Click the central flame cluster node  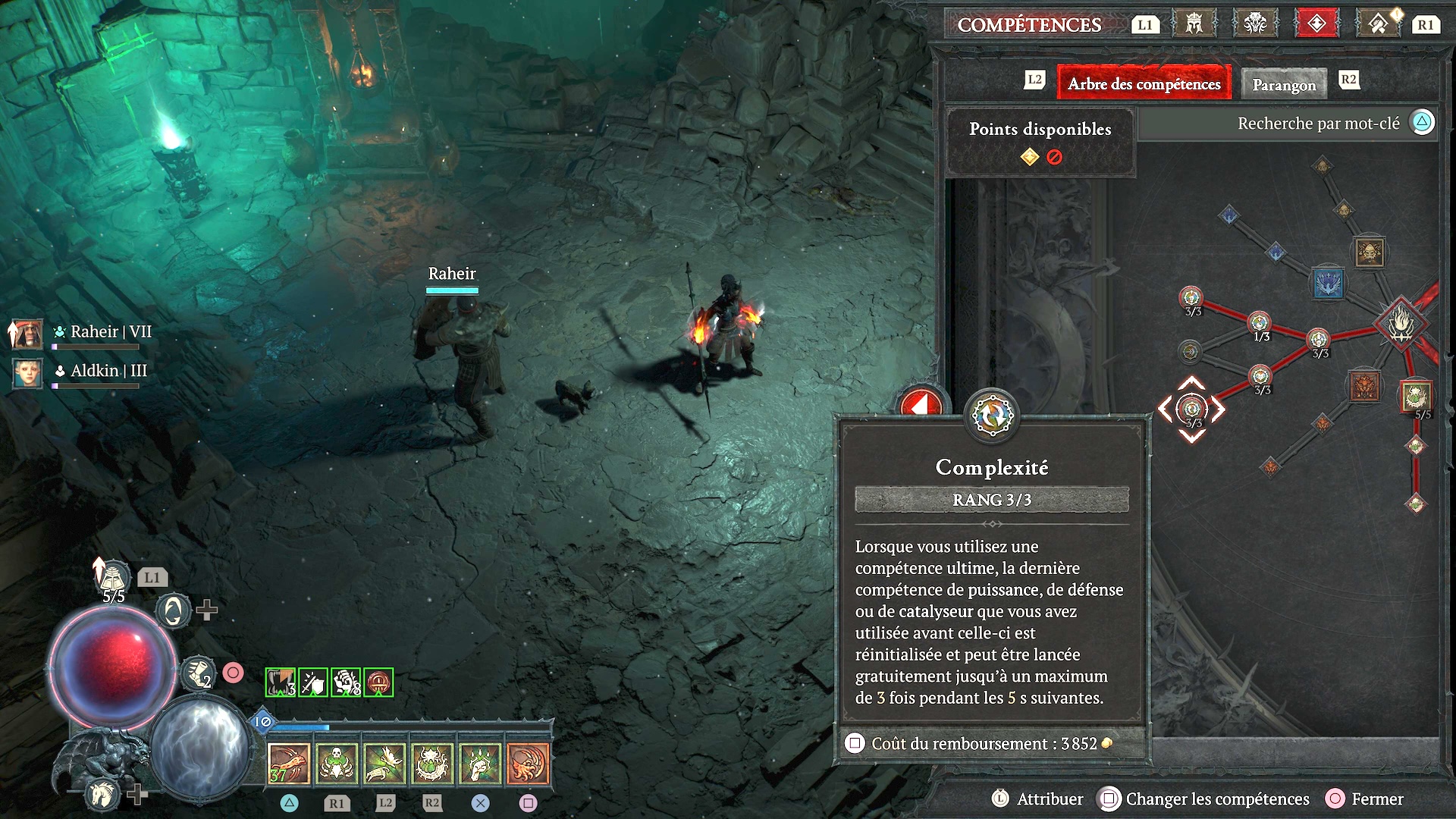(x=1401, y=325)
